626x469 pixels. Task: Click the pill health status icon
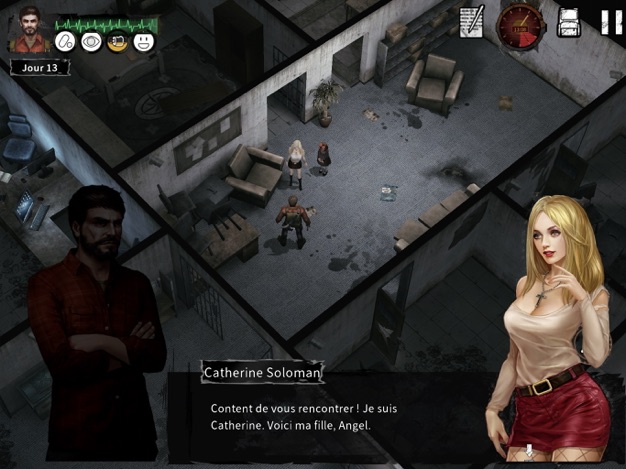[x=66, y=42]
